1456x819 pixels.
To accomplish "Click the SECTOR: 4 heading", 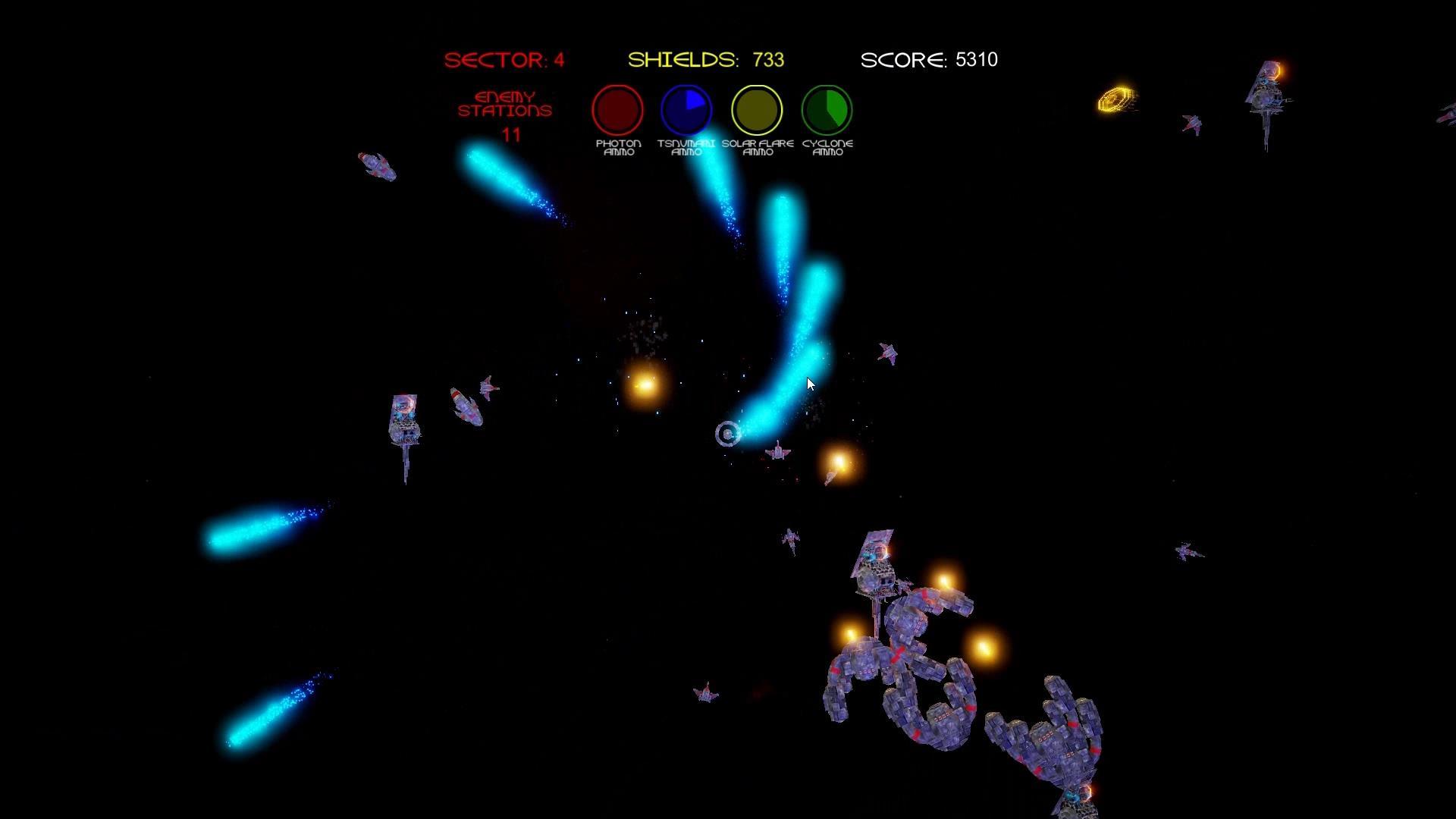I will [x=504, y=60].
